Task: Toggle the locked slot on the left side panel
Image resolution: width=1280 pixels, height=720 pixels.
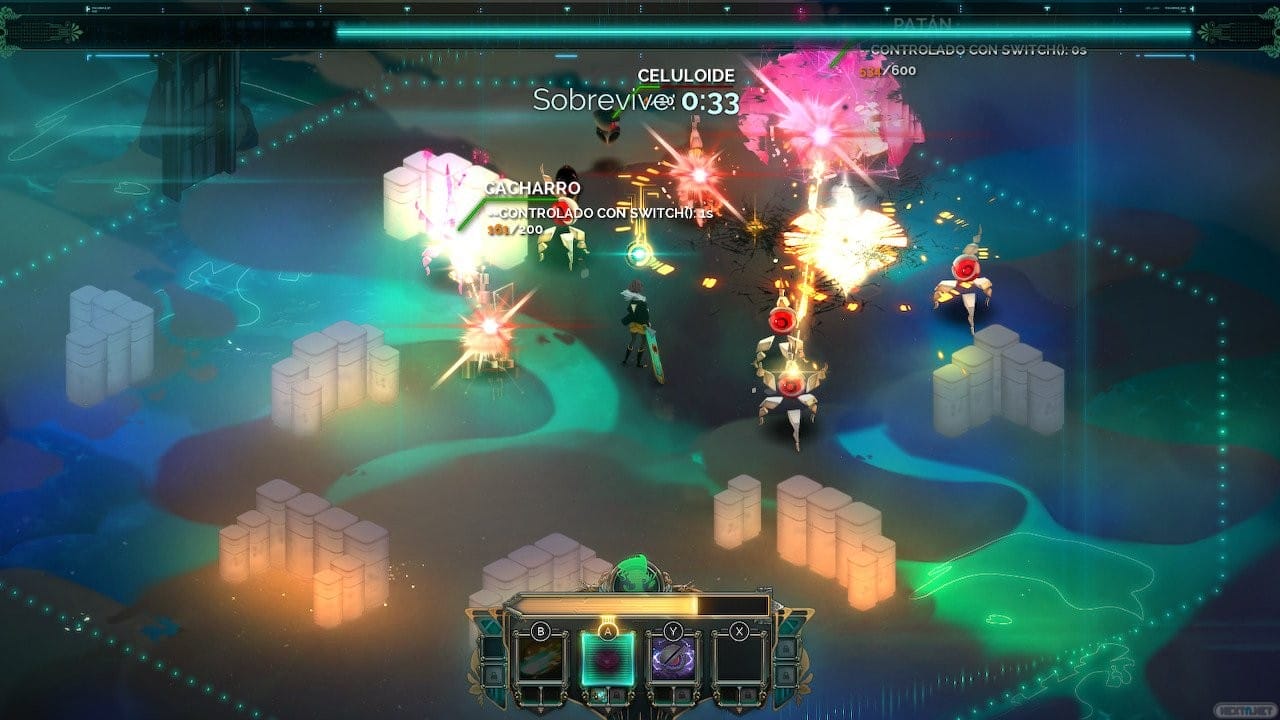Action: coord(495,674)
